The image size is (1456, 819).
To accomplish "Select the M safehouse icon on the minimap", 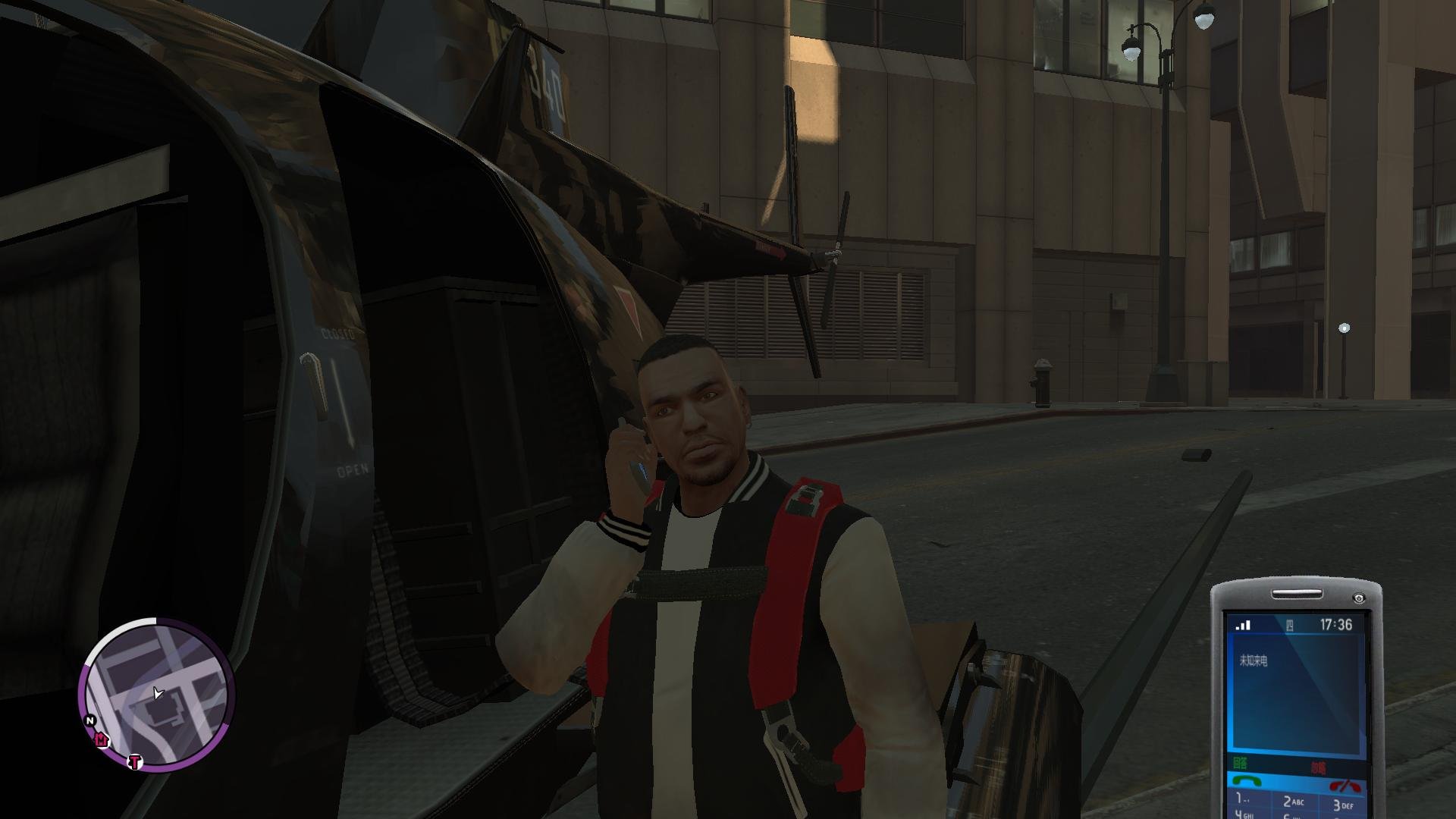I will point(101,740).
